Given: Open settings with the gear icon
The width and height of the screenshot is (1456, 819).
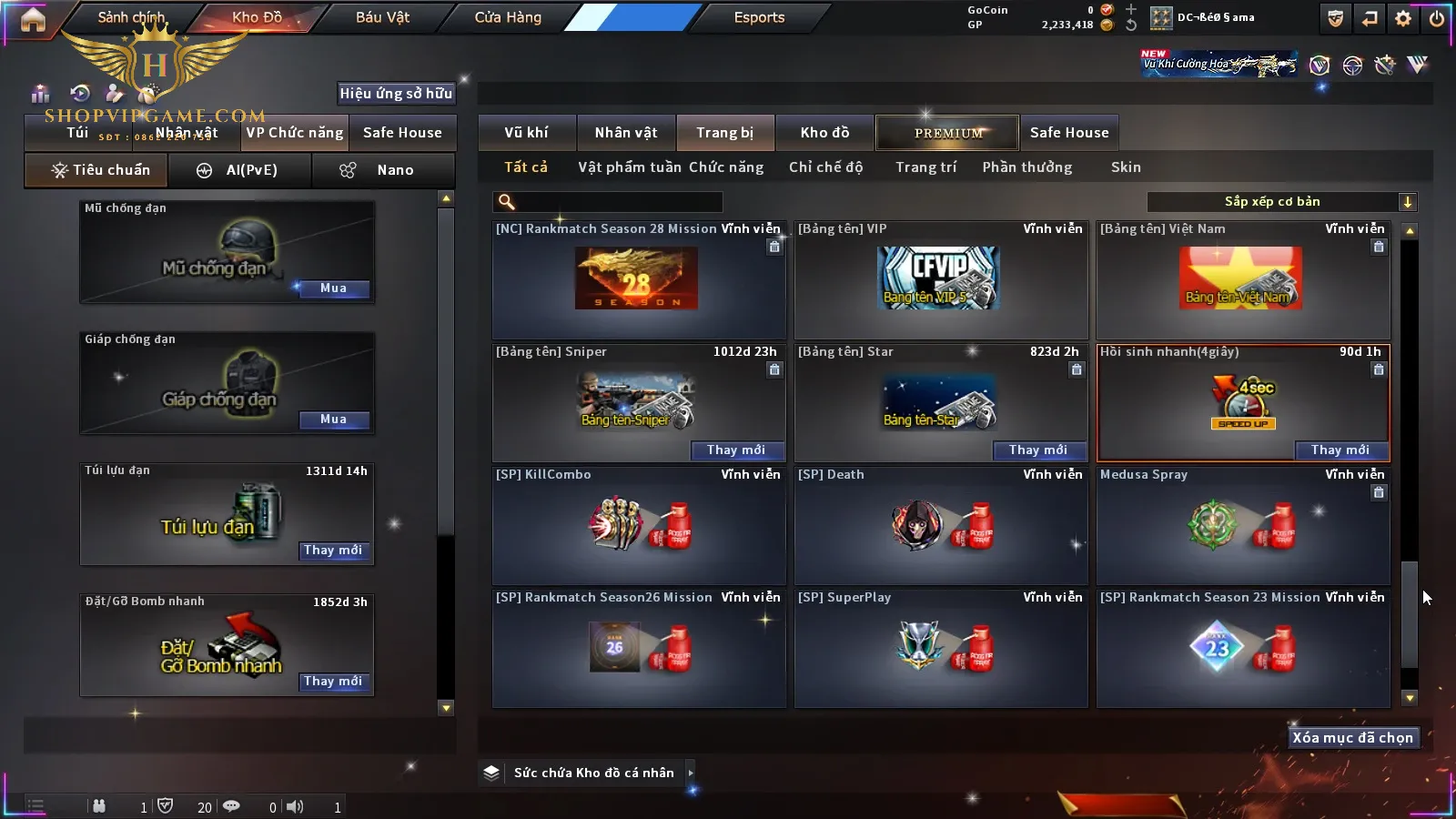Looking at the screenshot, I should 1403,18.
